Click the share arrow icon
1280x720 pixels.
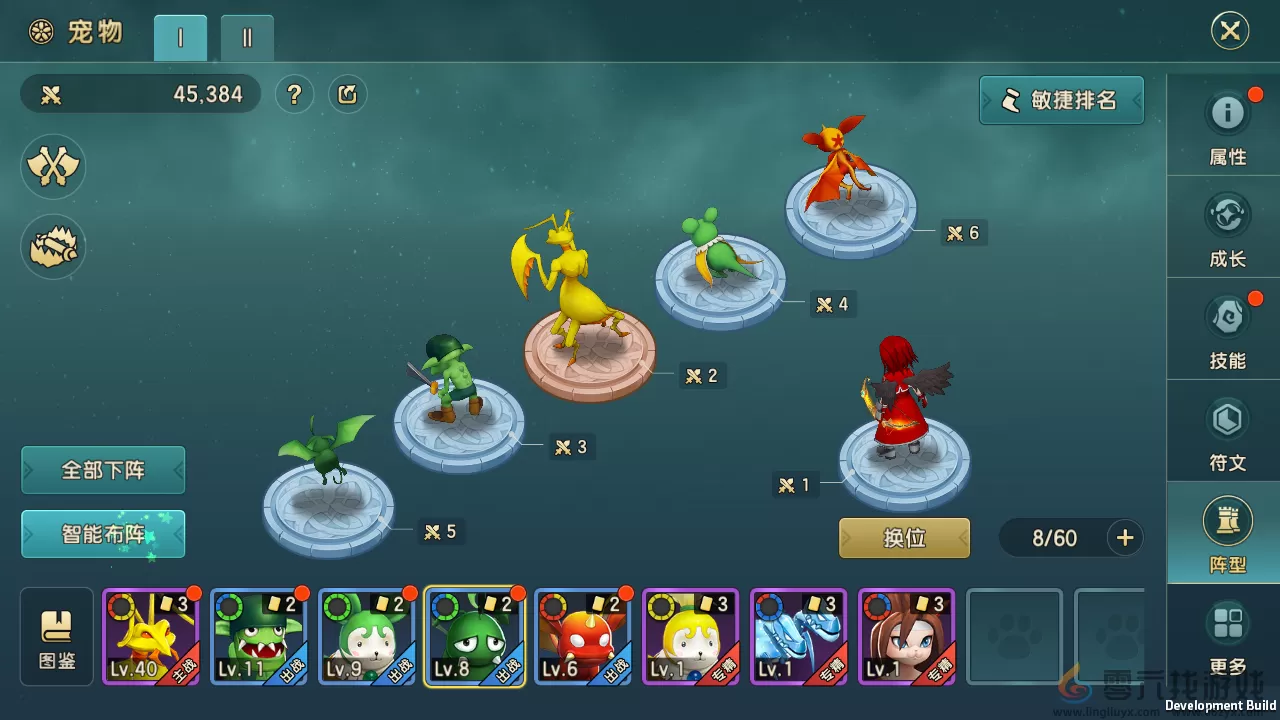point(348,95)
